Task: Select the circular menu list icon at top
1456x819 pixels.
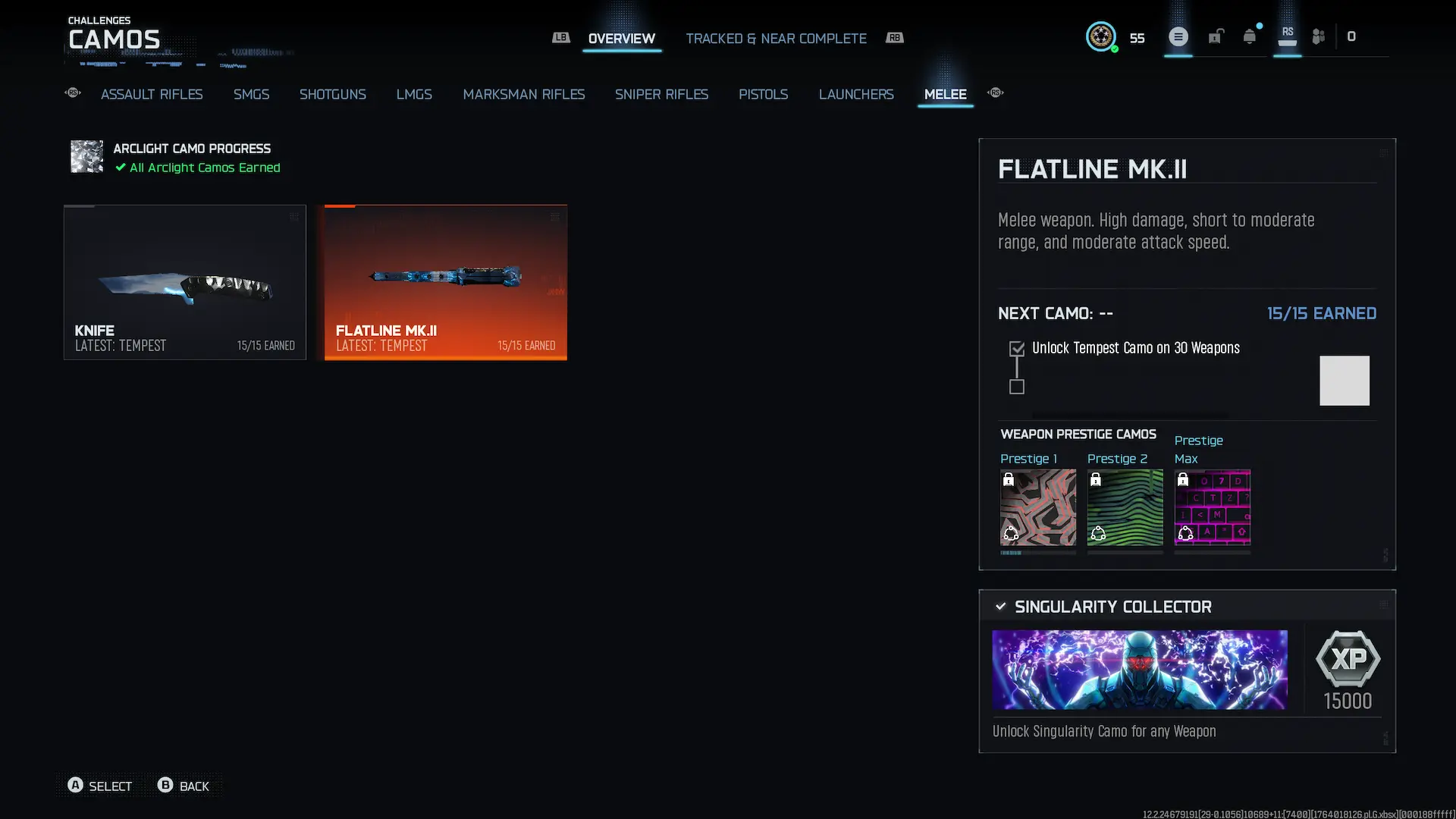Action: (1178, 36)
